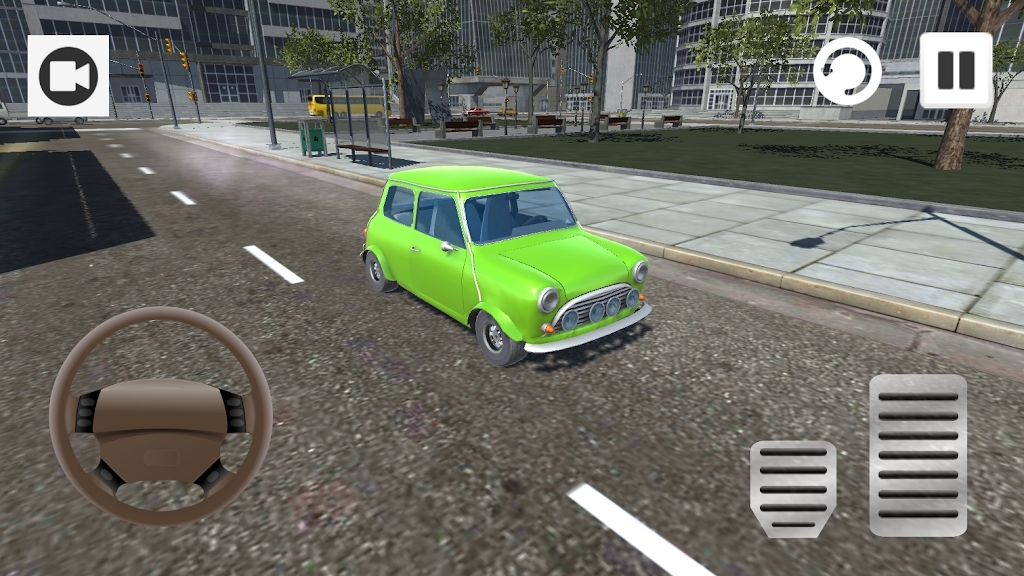This screenshot has height=576, width=1024.
Task: Hit the small brake pedal
Action: coord(793,489)
